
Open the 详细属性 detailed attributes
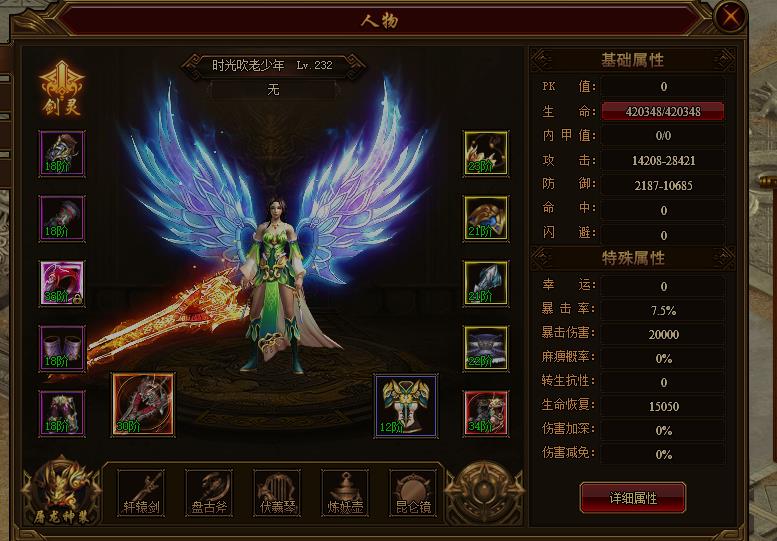pyautogui.click(x=633, y=497)
